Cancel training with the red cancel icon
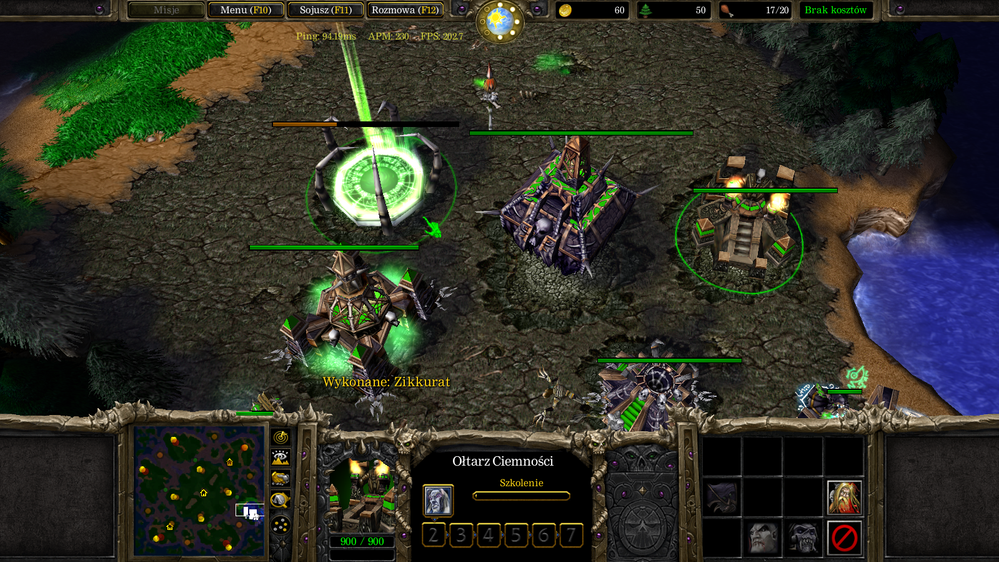 click(844, 538)
